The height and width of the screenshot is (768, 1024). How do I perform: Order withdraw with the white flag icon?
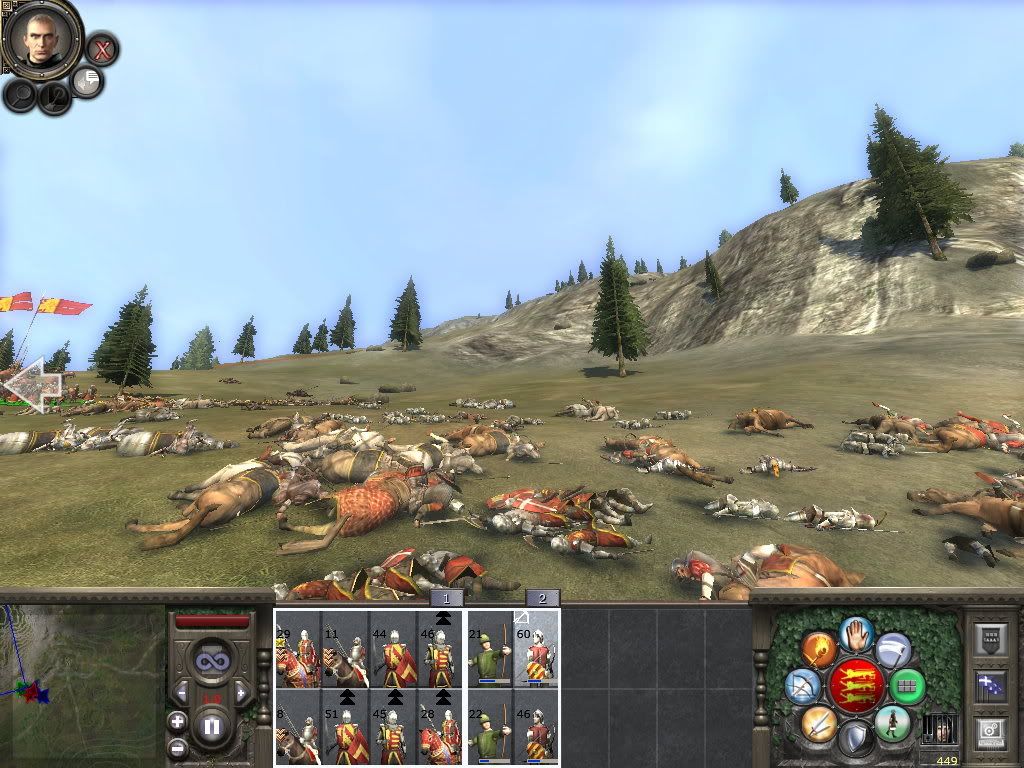(x=893, y=650)
